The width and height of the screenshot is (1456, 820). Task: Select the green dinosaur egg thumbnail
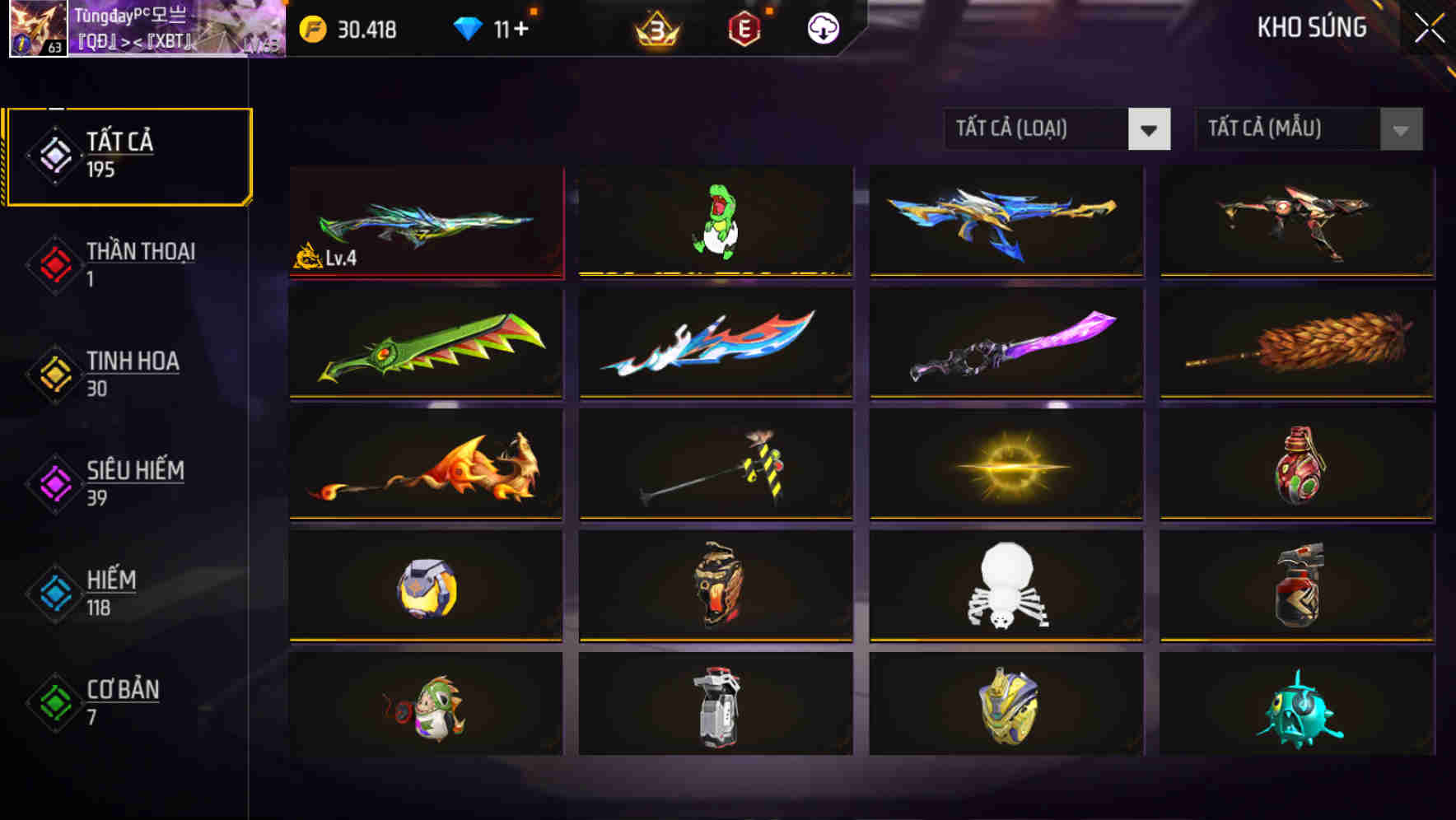[x=715, y=221]
